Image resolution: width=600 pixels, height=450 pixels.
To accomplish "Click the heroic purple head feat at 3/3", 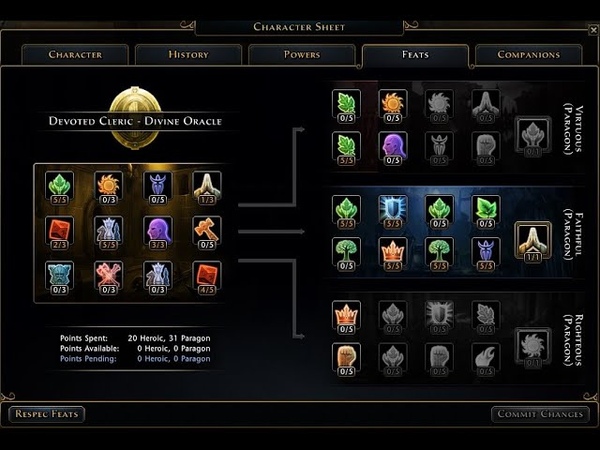I will 157,230.
